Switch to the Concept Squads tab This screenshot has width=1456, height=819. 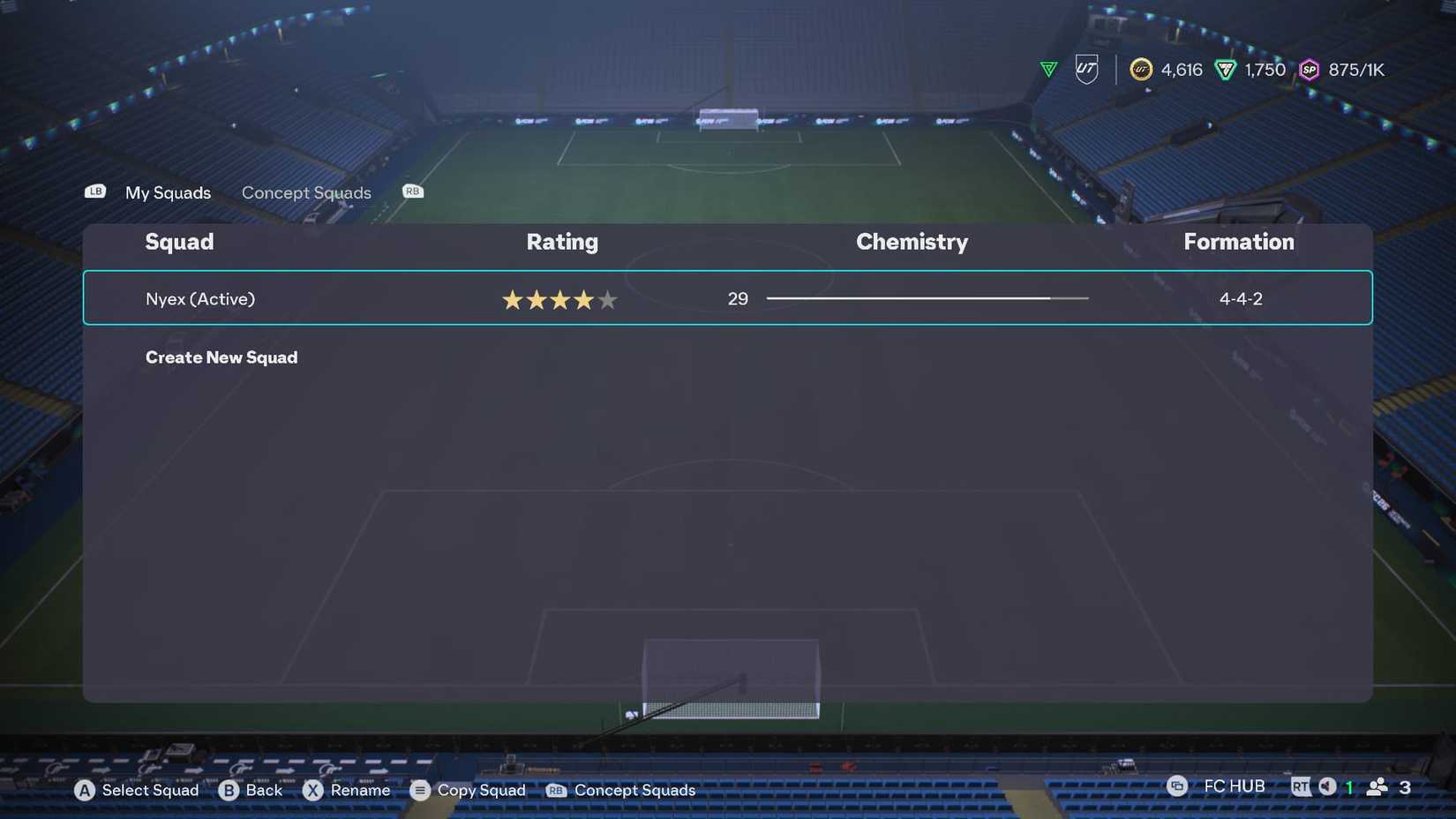click(x=306, y=192)
